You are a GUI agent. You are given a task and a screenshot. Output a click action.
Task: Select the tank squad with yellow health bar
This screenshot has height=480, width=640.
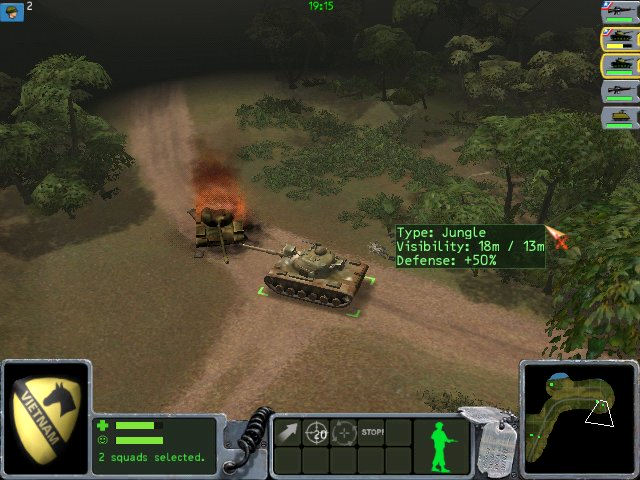[619, 40]
